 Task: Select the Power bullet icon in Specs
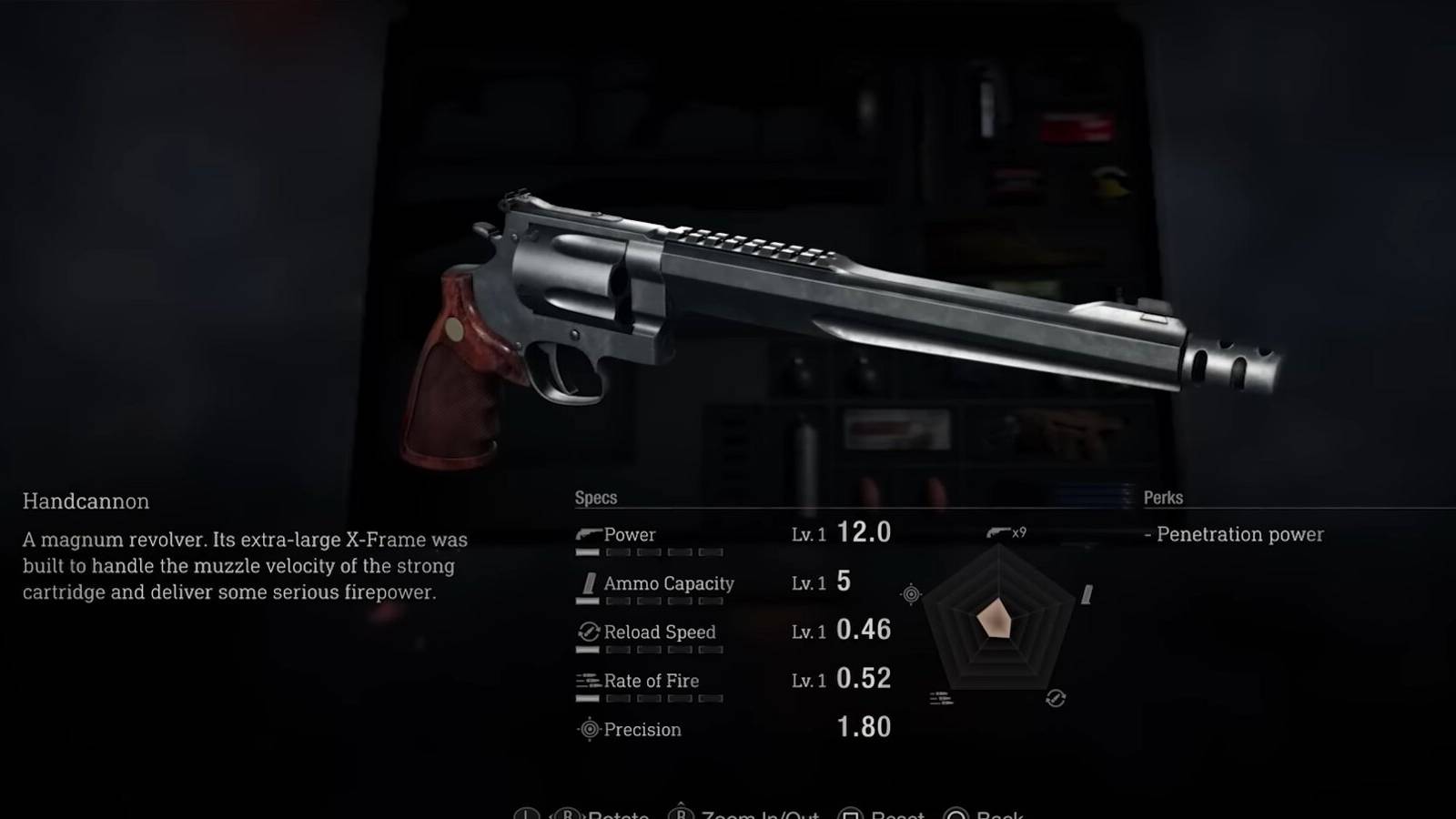(590, 532)
